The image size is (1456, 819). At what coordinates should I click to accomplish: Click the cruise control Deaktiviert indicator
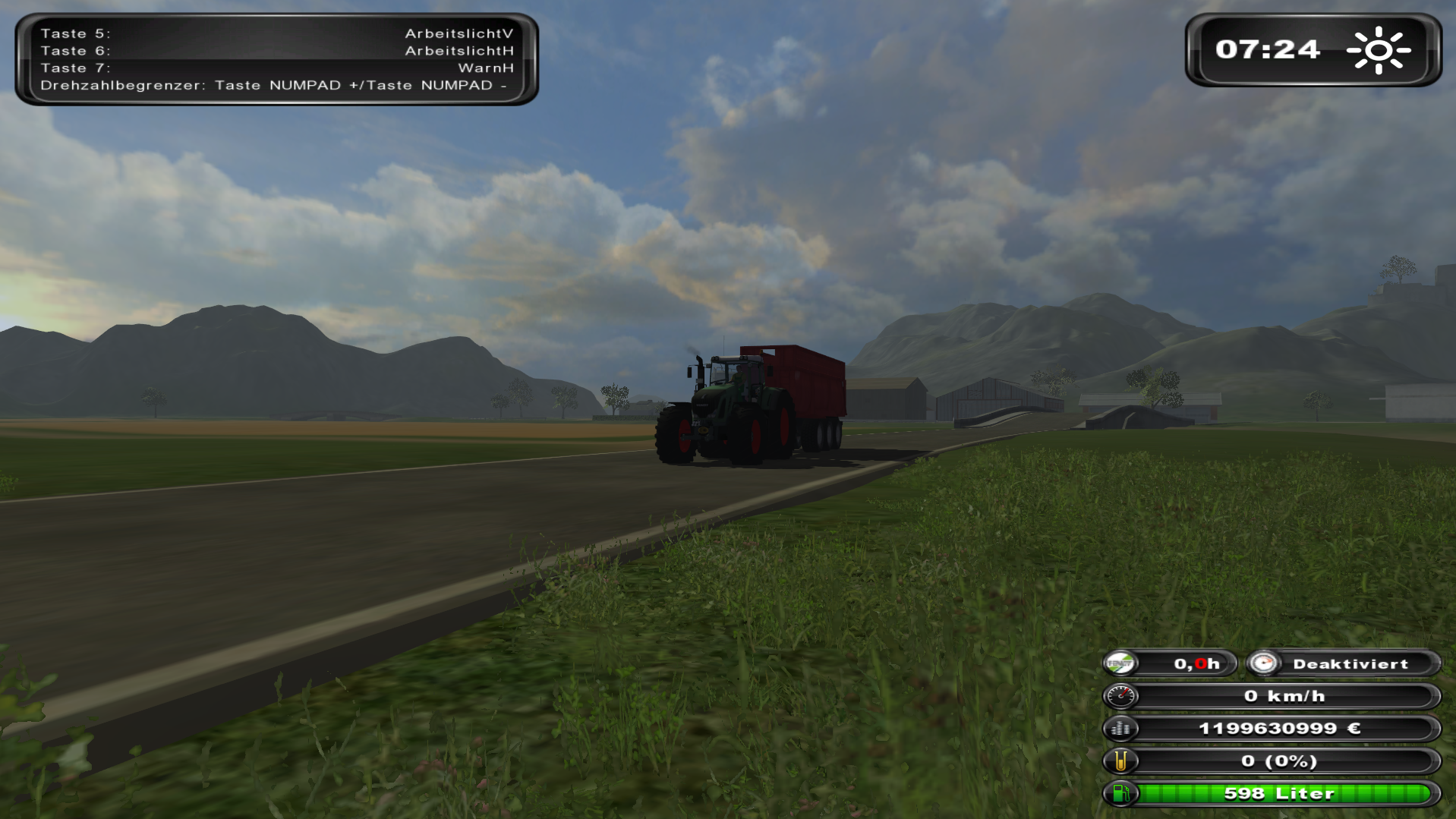click(x=1349, y=663)
